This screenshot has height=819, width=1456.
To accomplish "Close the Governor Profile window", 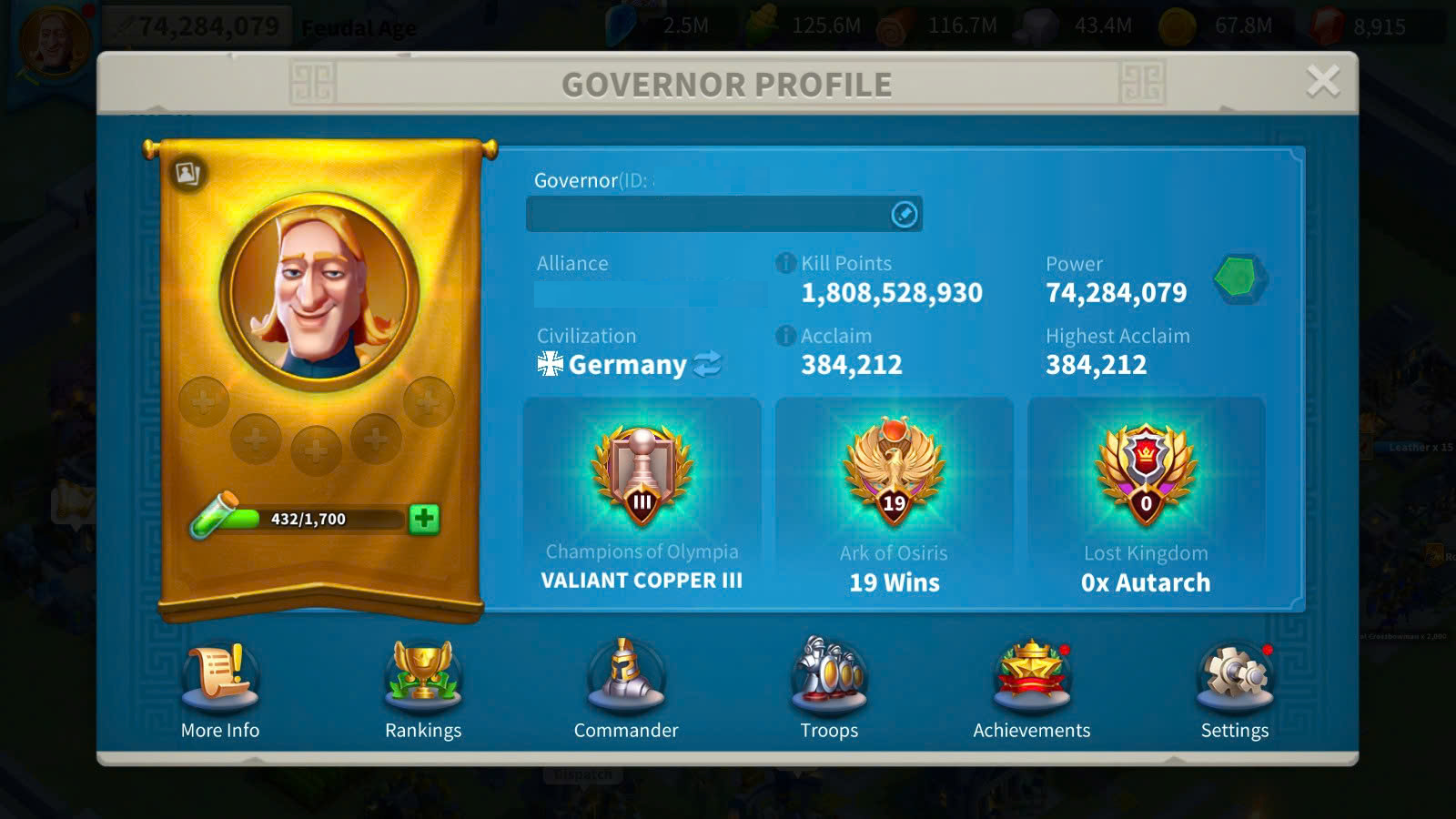I will tap(1322, 81).
